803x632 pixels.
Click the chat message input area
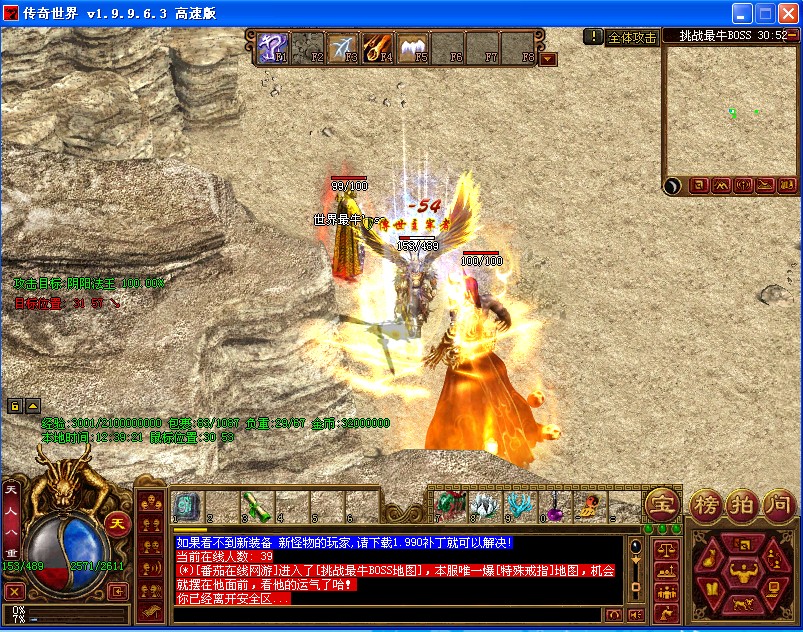point(390,614)
